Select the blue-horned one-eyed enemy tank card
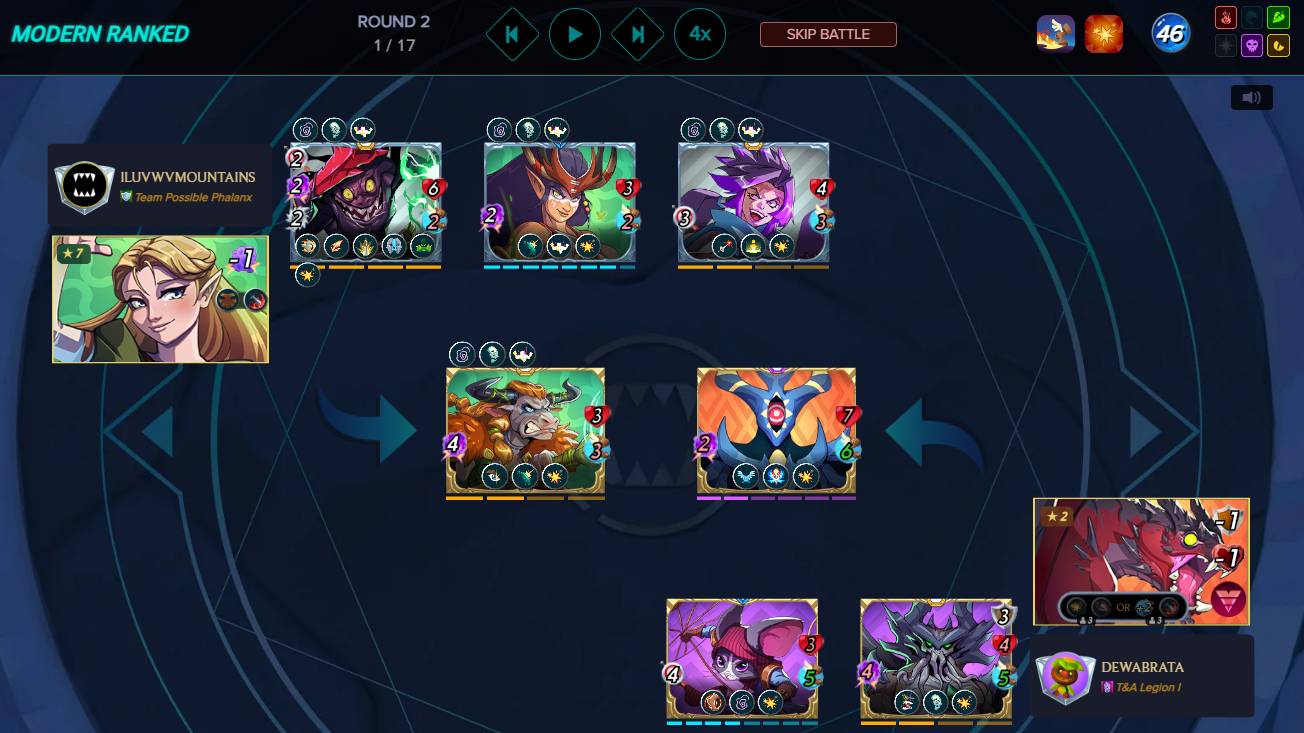Image resolution: width=1304 pixels, height=733 pixels. pyautogui.click(x=776, y=430)
